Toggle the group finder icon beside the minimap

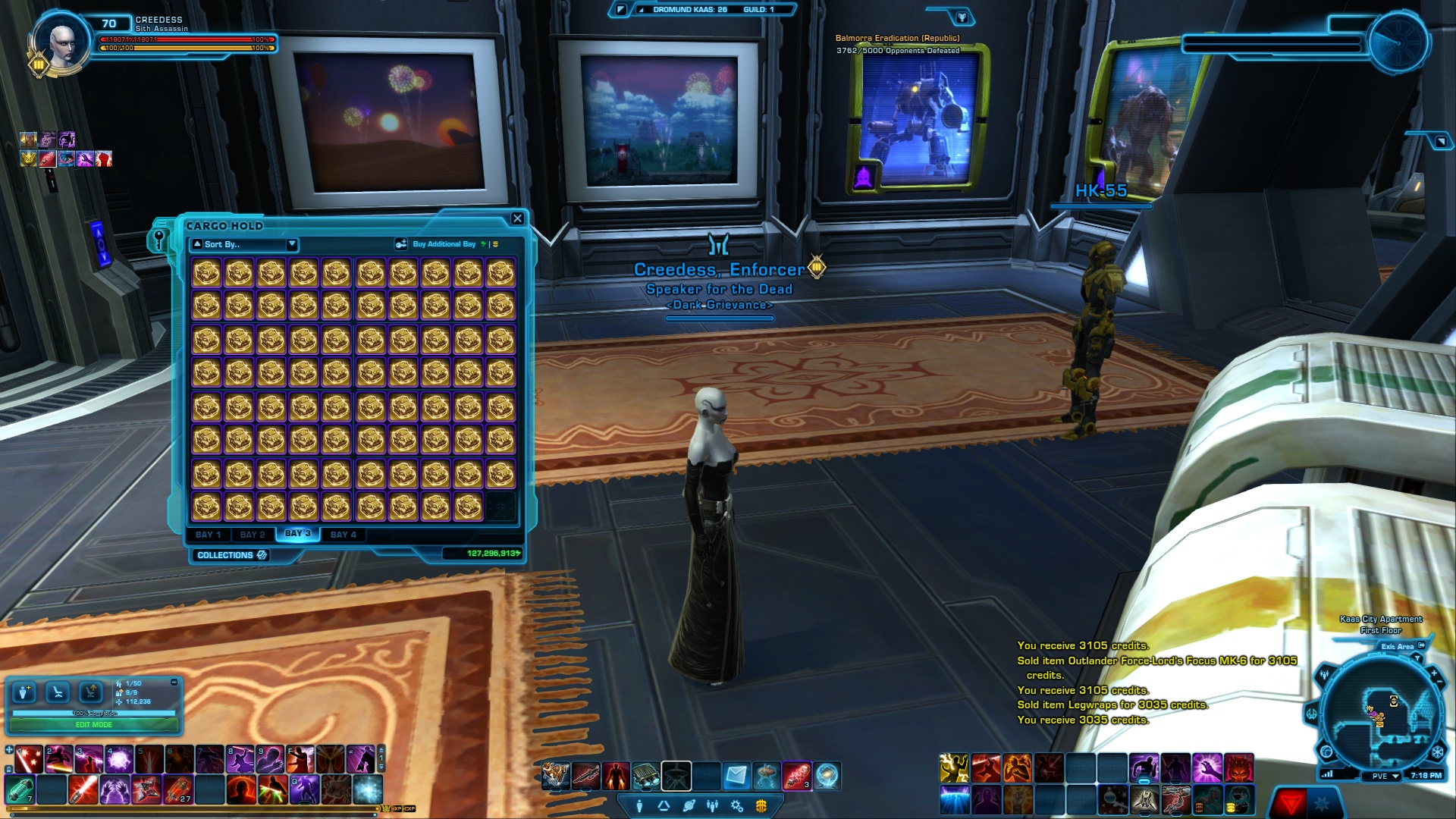coord(1324,674)
